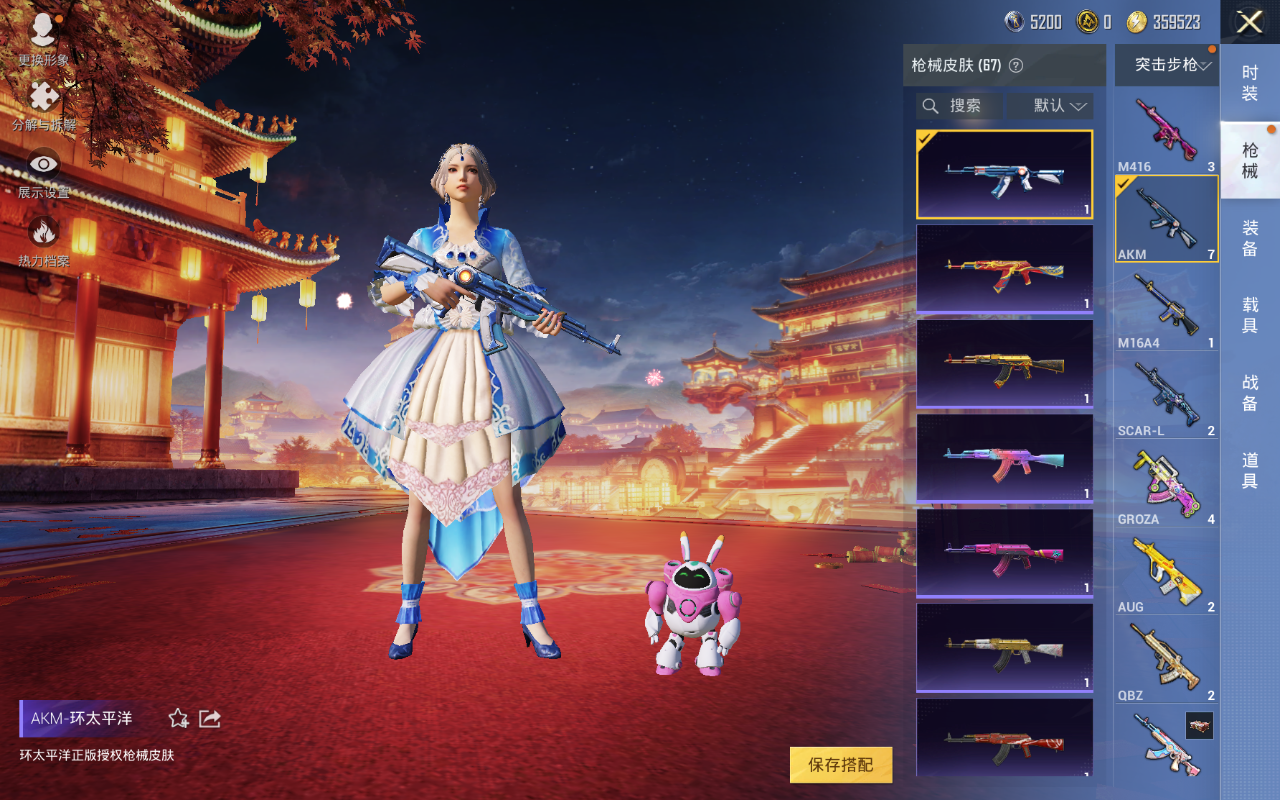
Task: Open 分解与拆解 puzzle piece icon
Action: (43, 103)
